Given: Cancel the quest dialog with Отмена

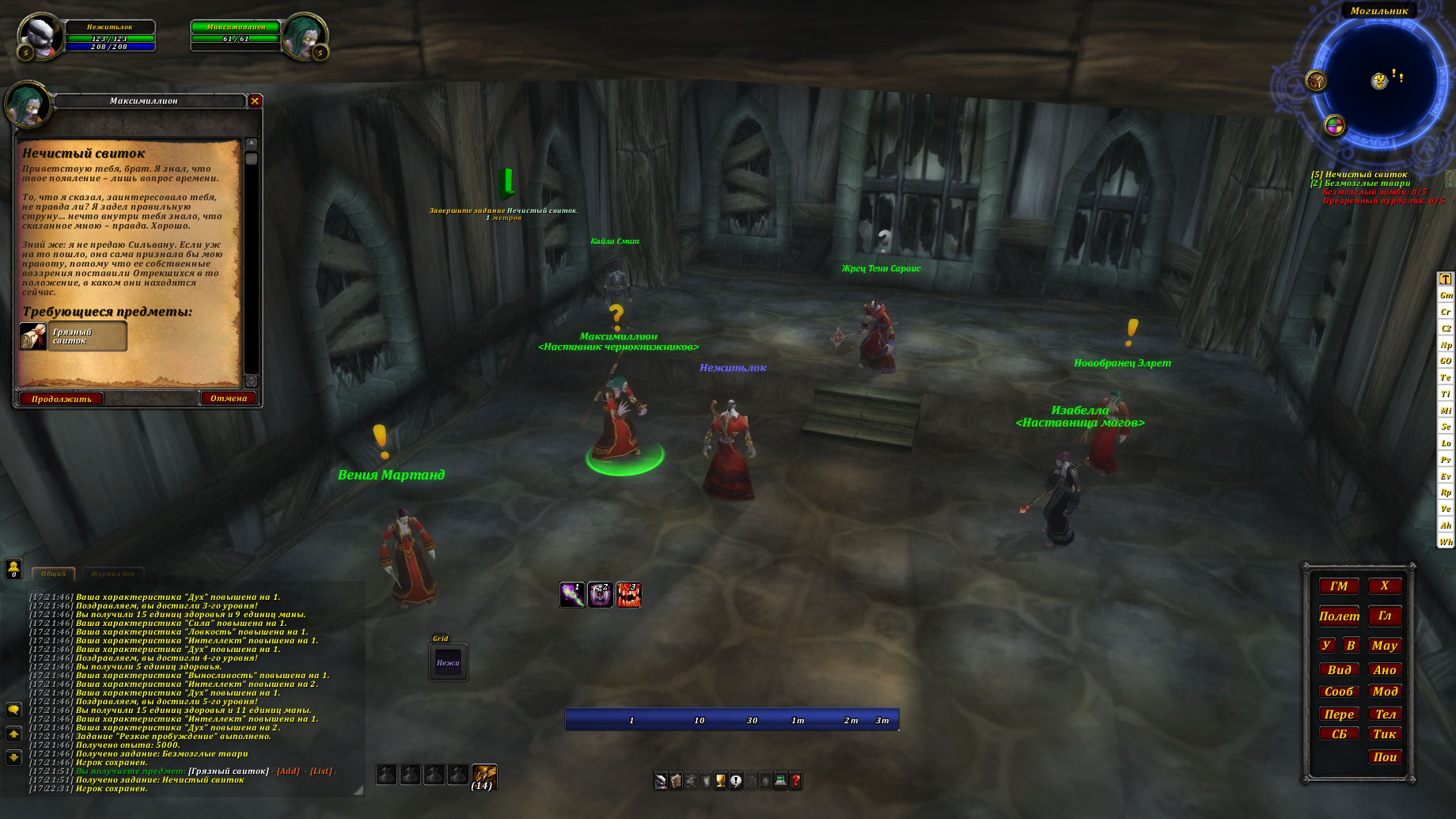Looking at the screenshot, I should [x=229, y=398].
